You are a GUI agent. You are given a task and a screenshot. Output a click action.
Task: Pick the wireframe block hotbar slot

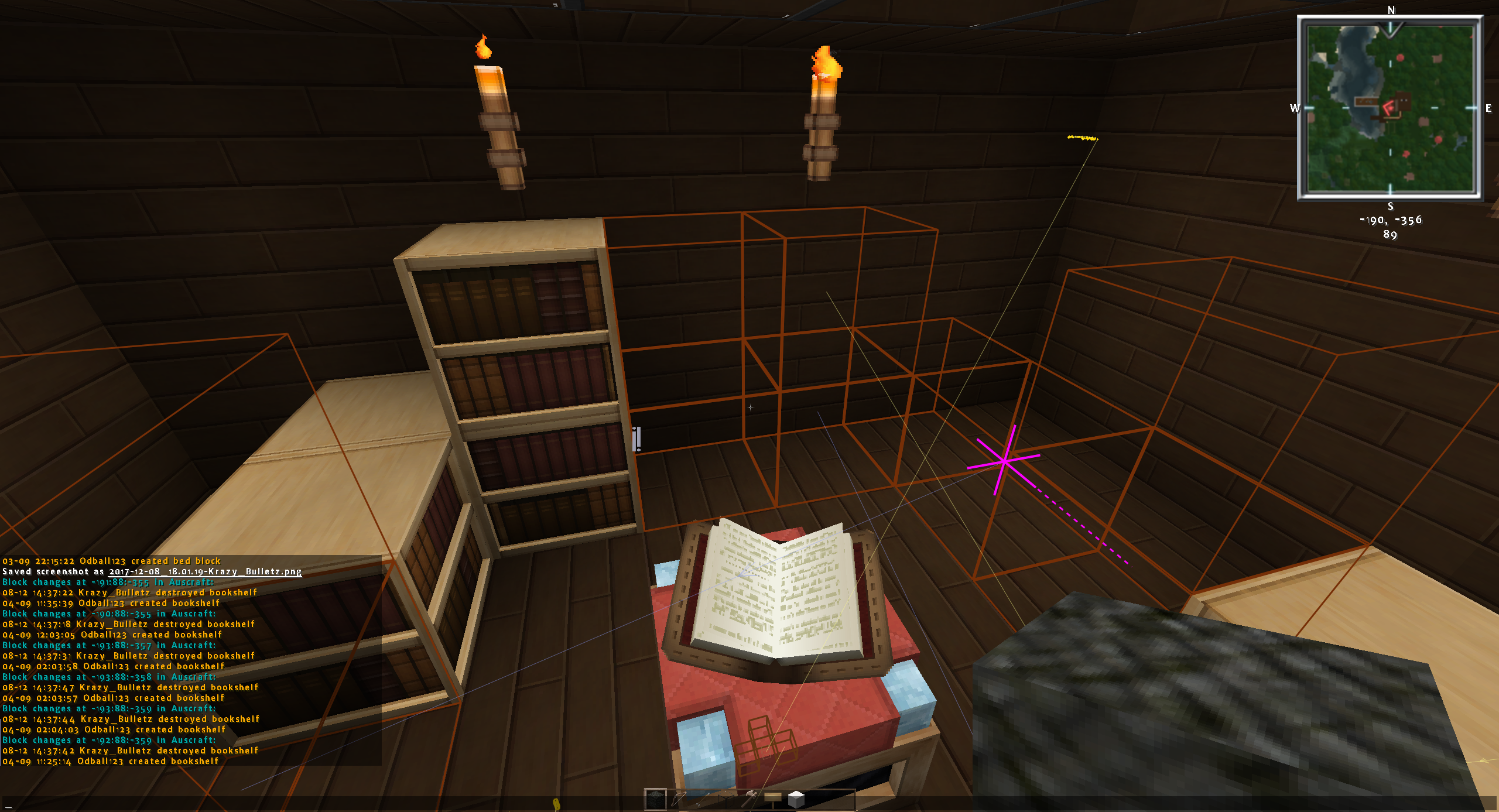coord(726,799)
